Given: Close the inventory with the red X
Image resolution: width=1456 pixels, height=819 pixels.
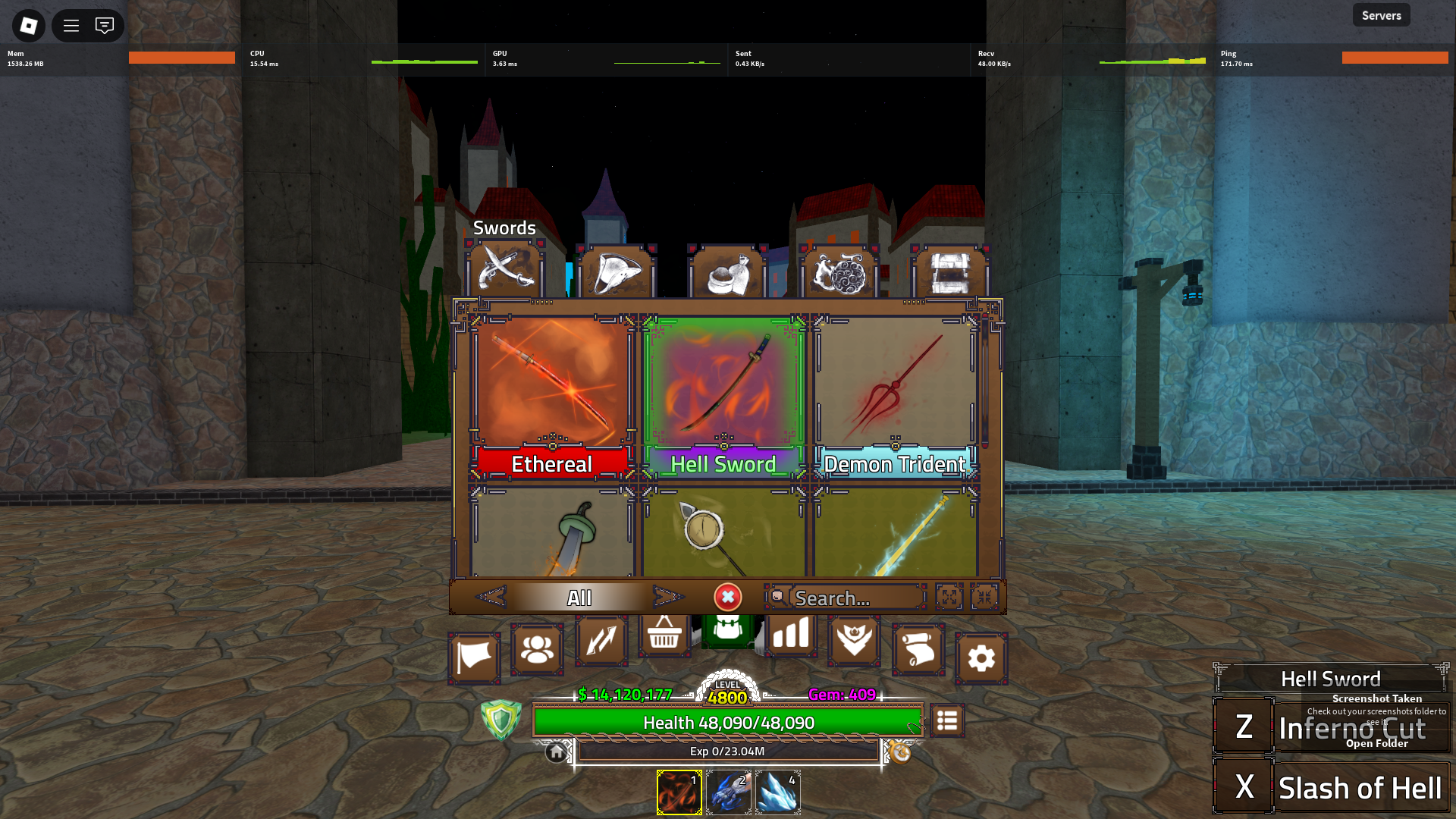Looking at the screenshot, I should point(727,598).
